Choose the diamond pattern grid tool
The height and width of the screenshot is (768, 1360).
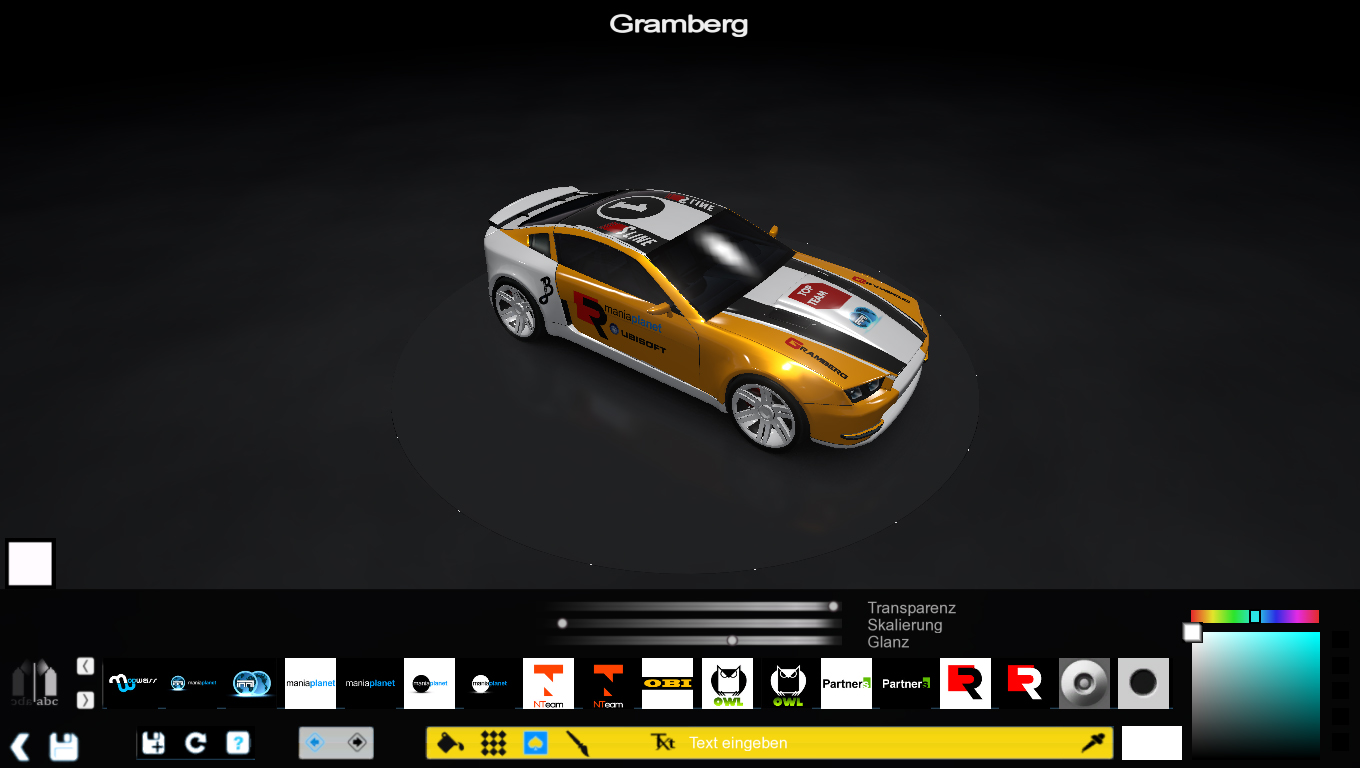[x=493, y=743]
